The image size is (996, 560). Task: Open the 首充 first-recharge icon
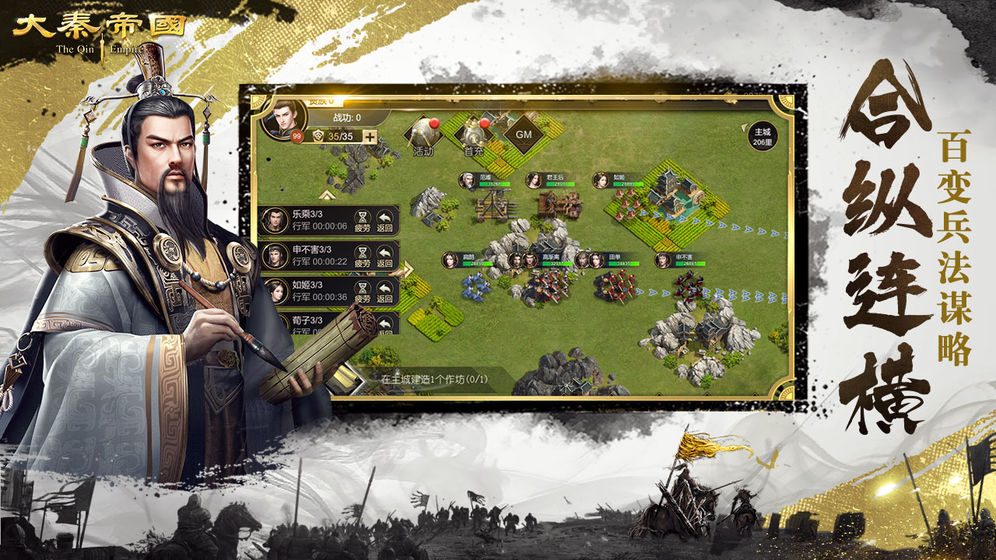tap(473, 137)
